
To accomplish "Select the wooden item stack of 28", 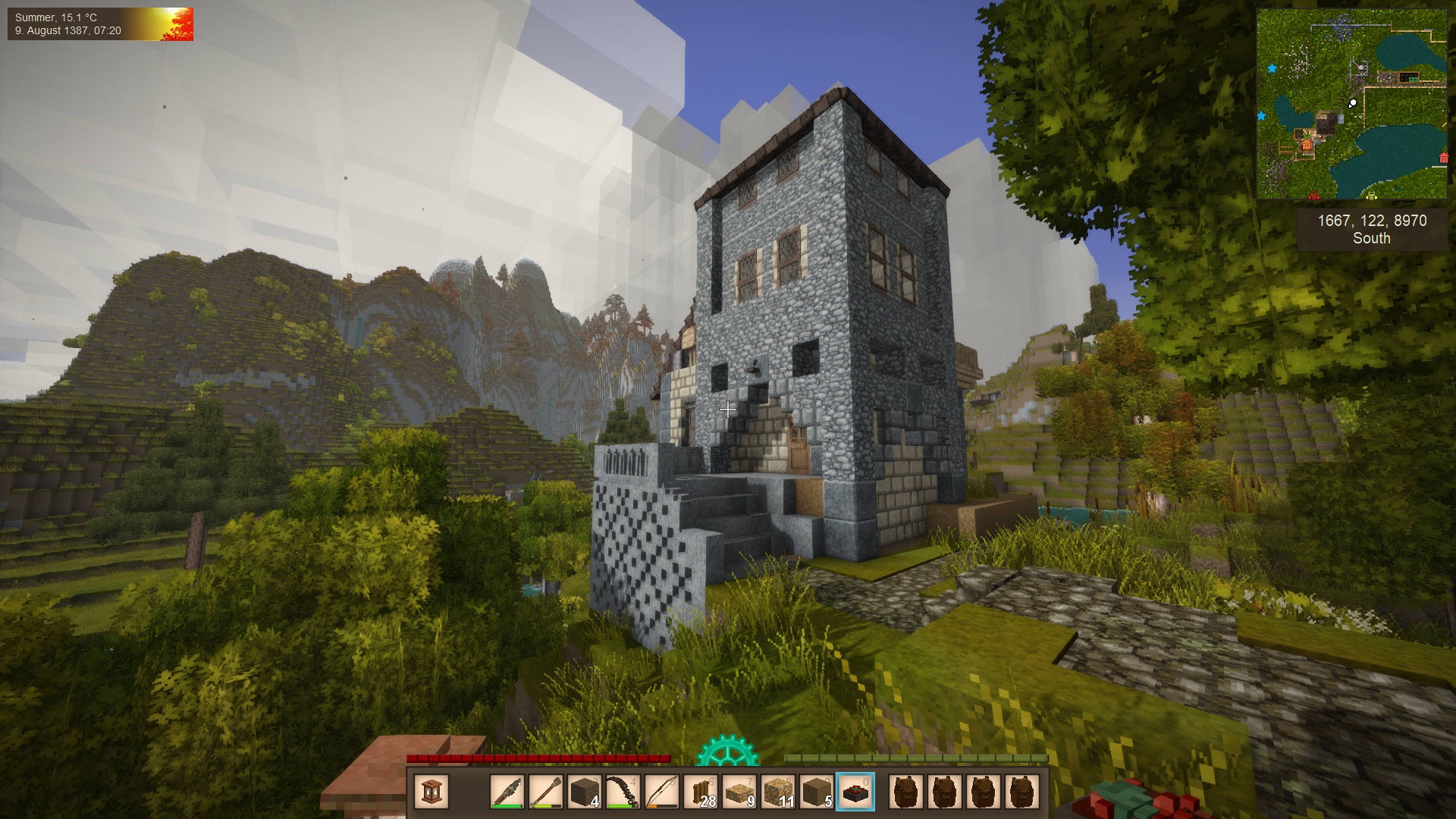I will point(701,792).
